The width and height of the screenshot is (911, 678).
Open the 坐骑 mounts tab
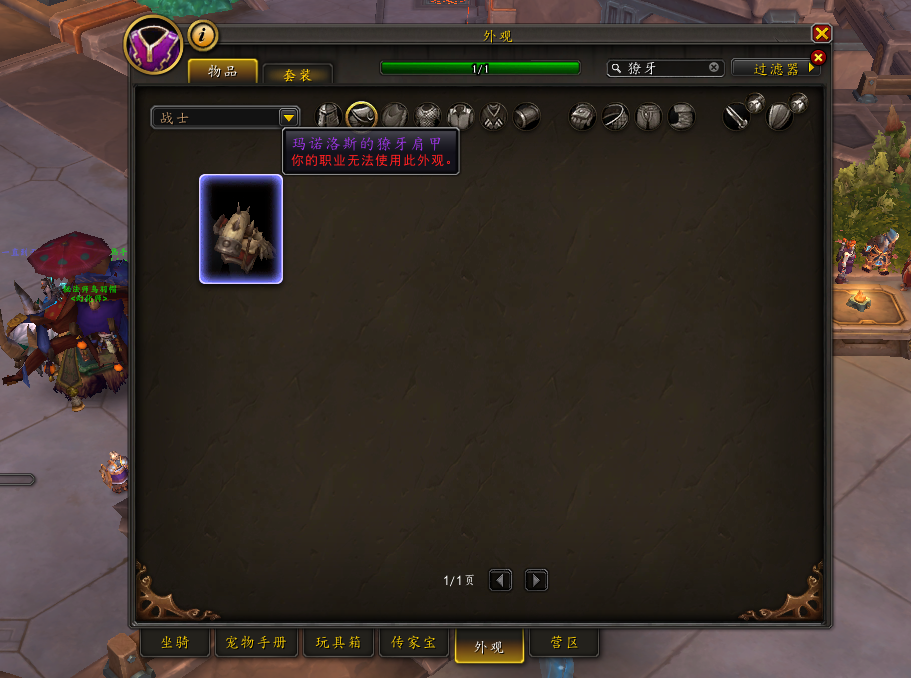pyautogui.click(x=174, y=643)
